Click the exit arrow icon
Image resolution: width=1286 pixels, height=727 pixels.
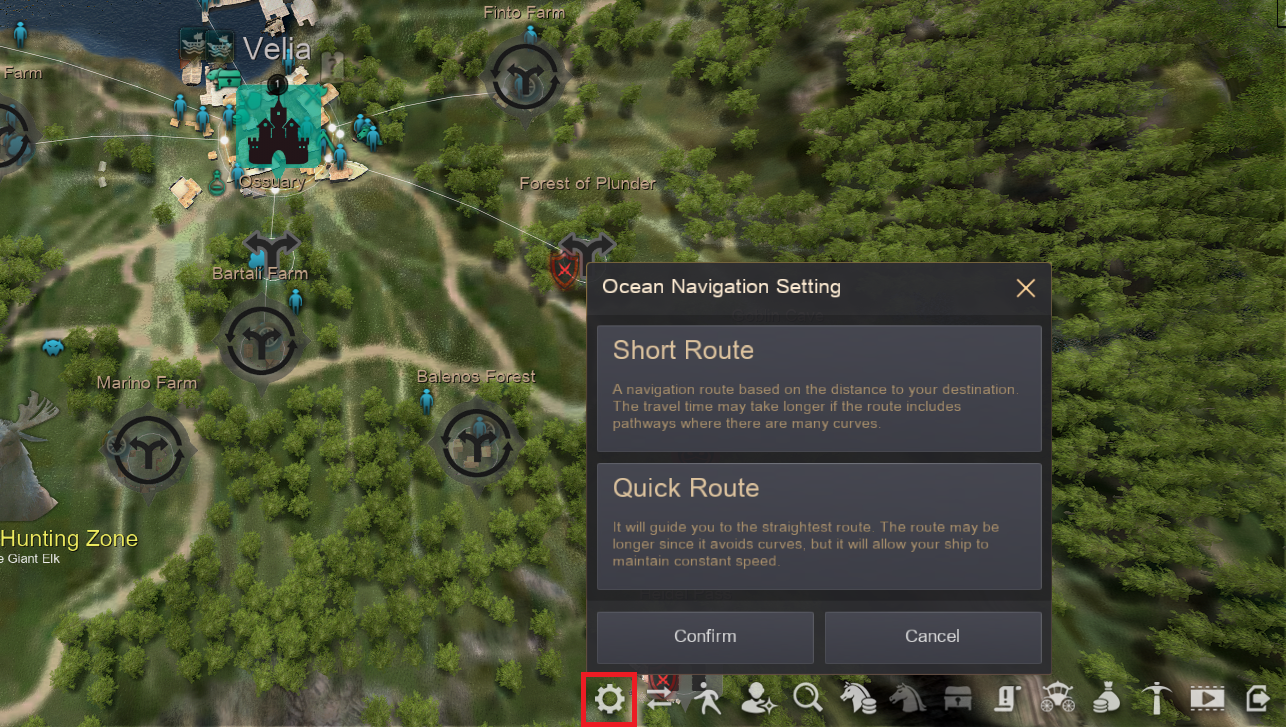pos(1257,698)
